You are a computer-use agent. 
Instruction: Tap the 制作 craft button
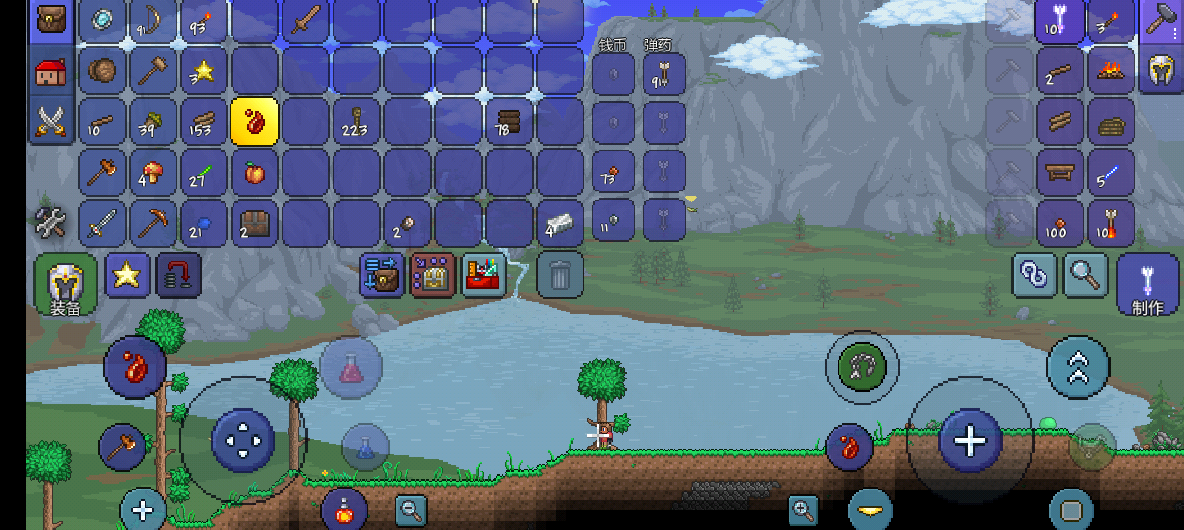(x=1147, y=283)
